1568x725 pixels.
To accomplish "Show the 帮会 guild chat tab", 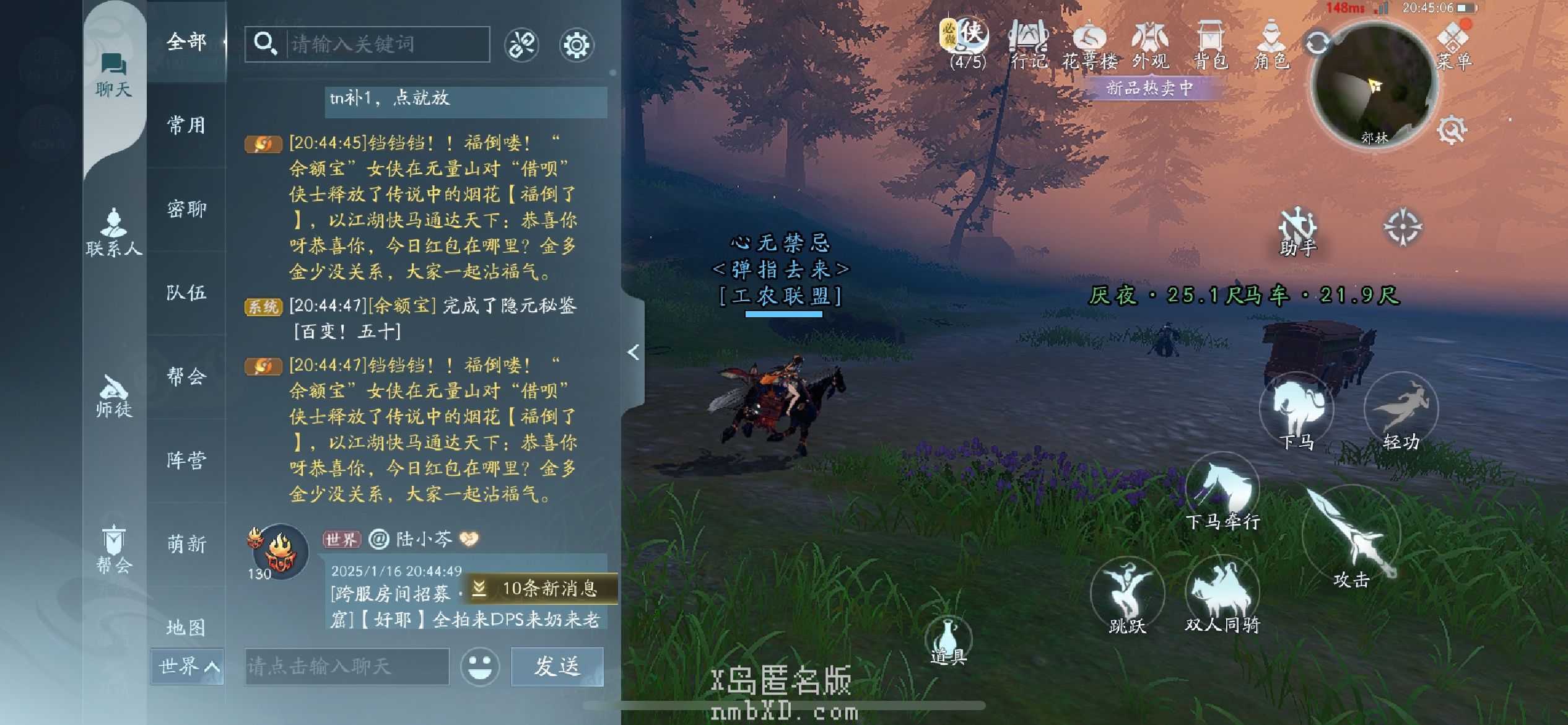I will 186,377.
